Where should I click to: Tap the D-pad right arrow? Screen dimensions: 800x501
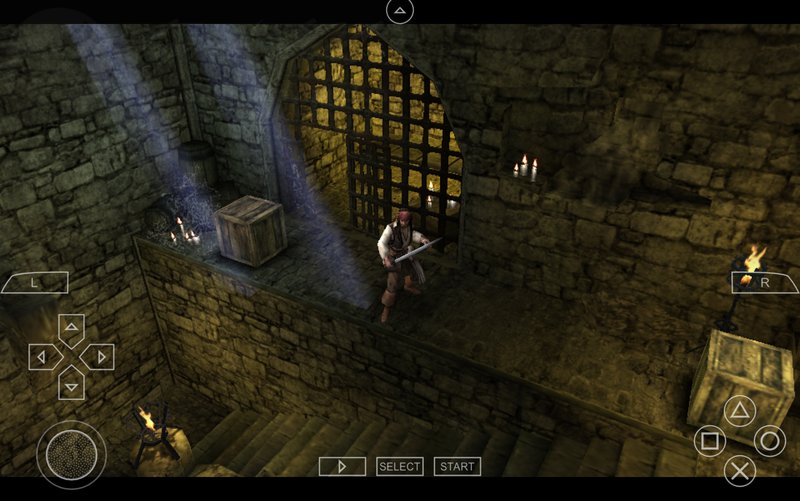pyautogui.click(x=99, y=356)
